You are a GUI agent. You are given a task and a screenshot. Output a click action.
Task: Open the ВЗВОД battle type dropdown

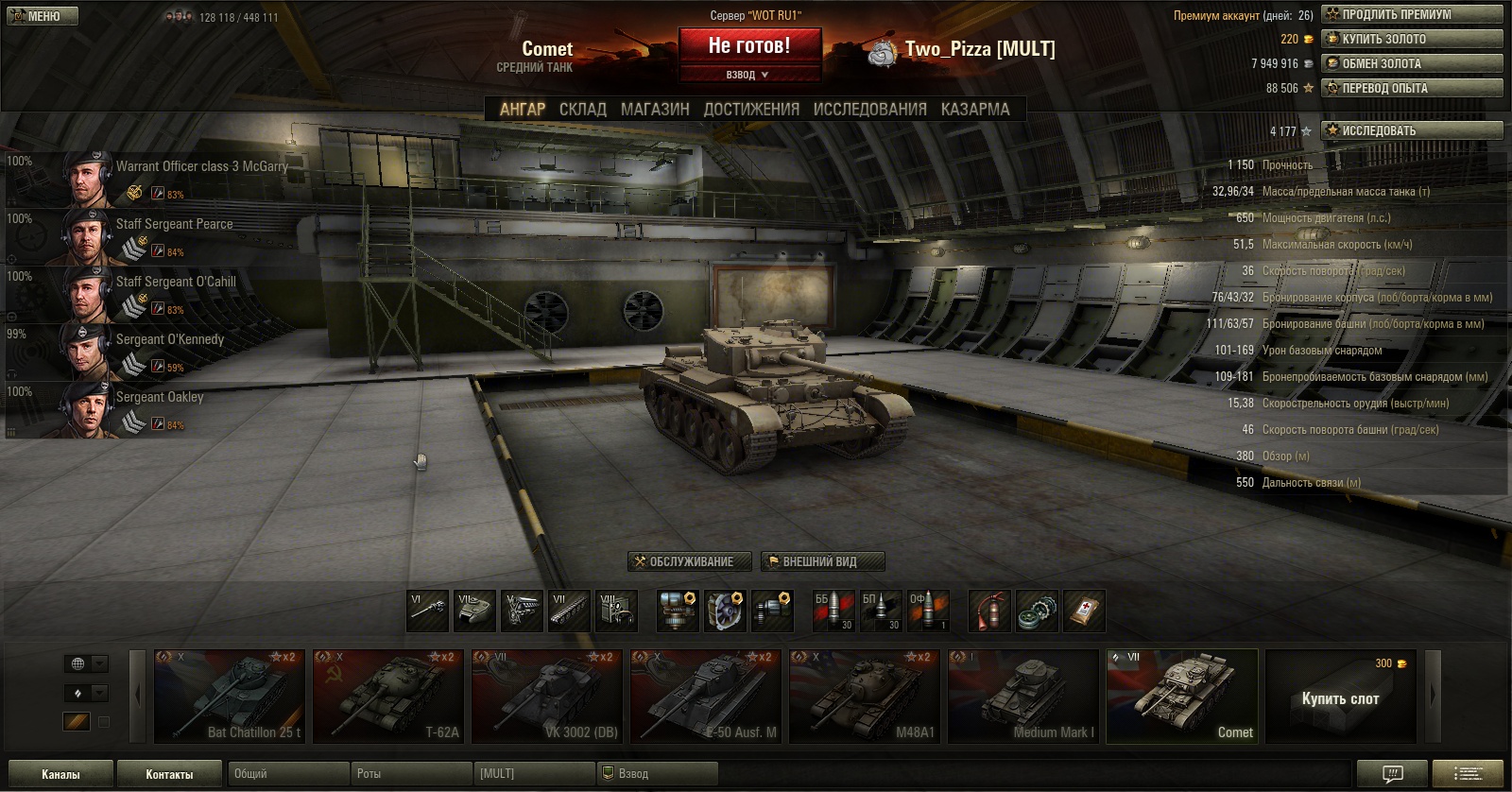(747, 75)
